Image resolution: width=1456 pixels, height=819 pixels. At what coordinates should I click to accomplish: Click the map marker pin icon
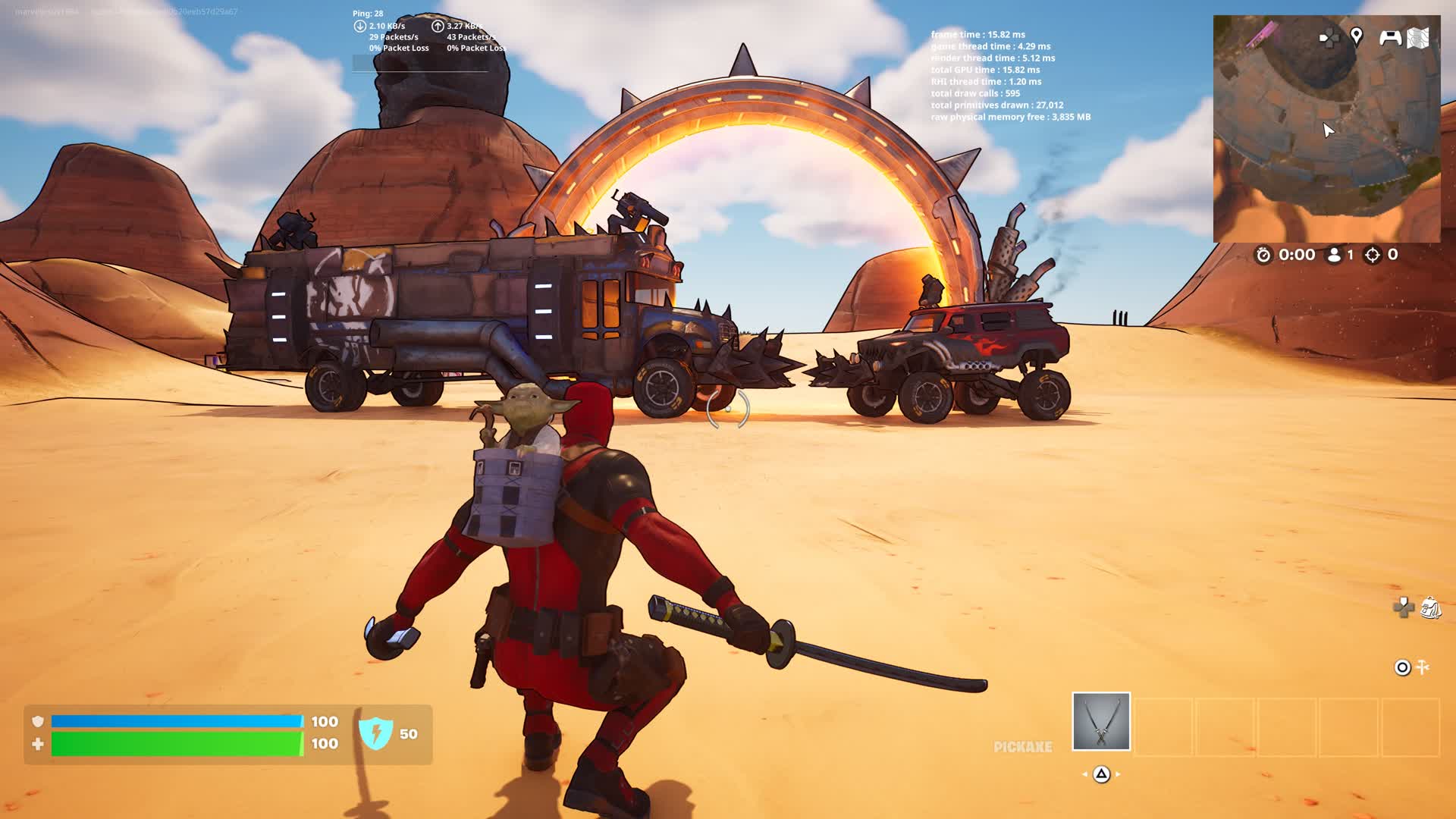1357,36
